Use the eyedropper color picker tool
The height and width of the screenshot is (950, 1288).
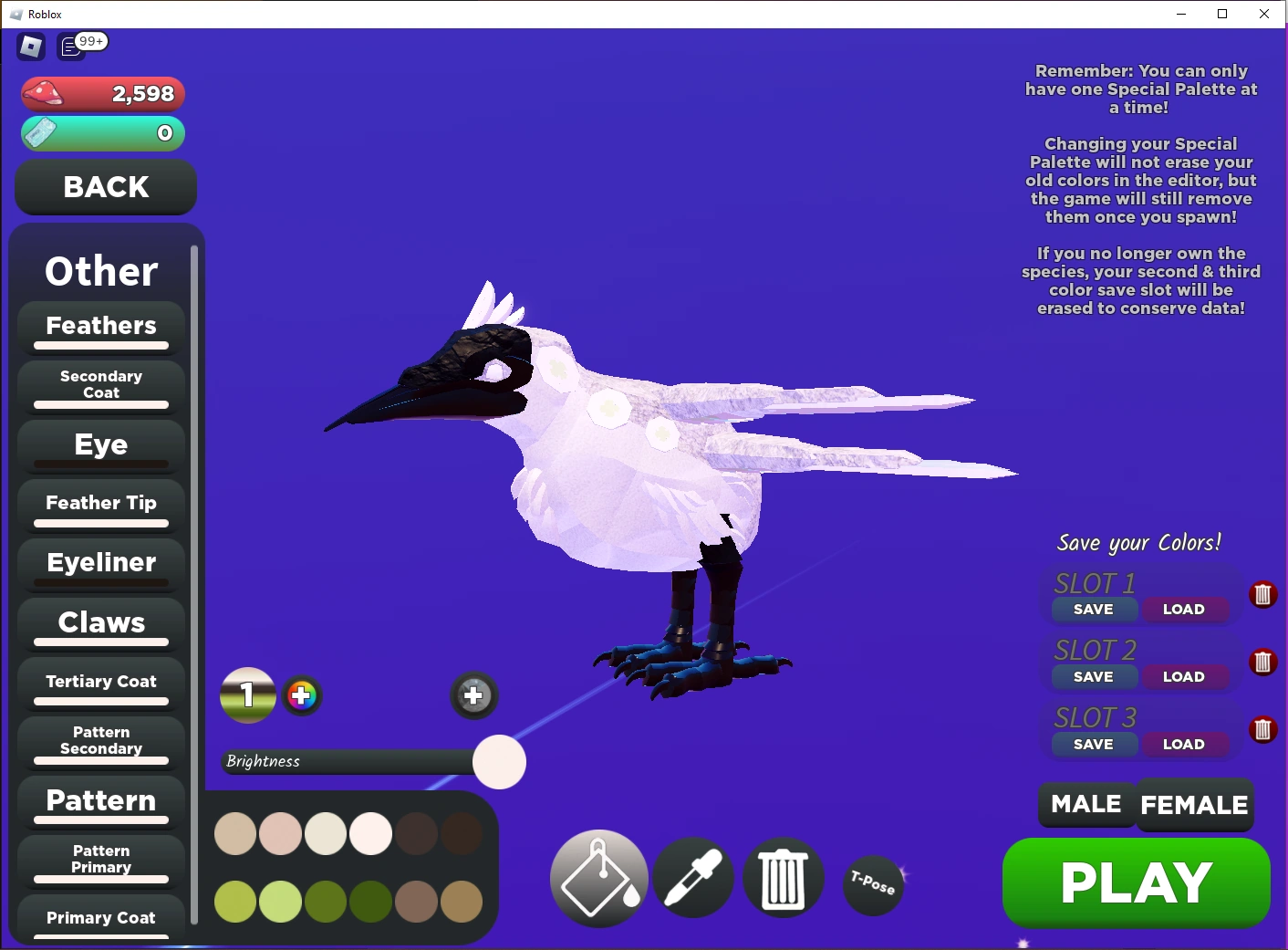(x=692, y=878)
